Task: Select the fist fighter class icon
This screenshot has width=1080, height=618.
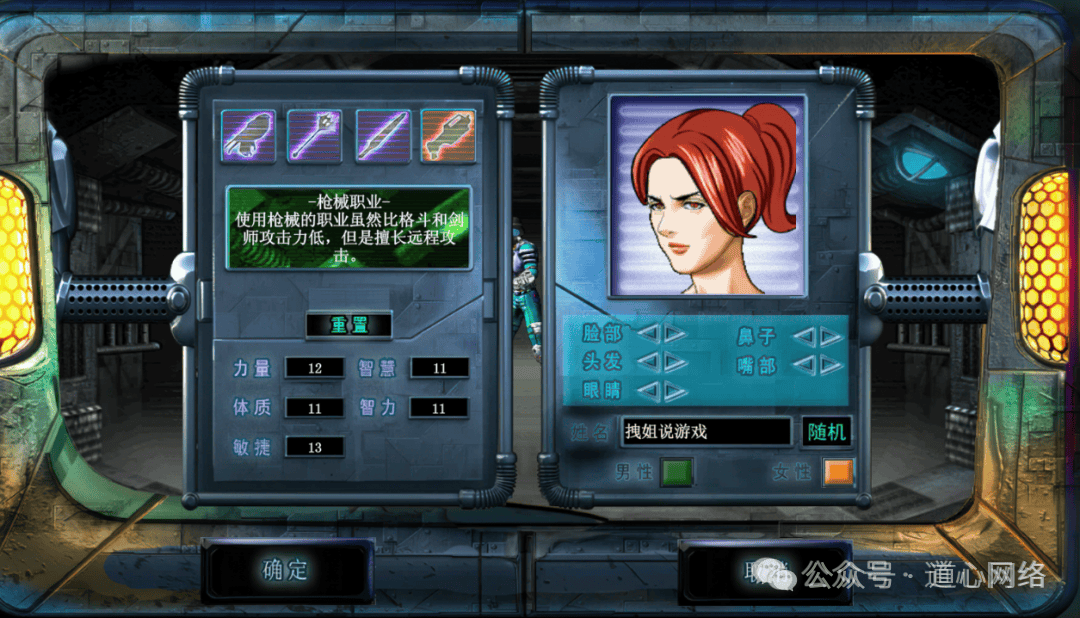Action: click(249, 136)
